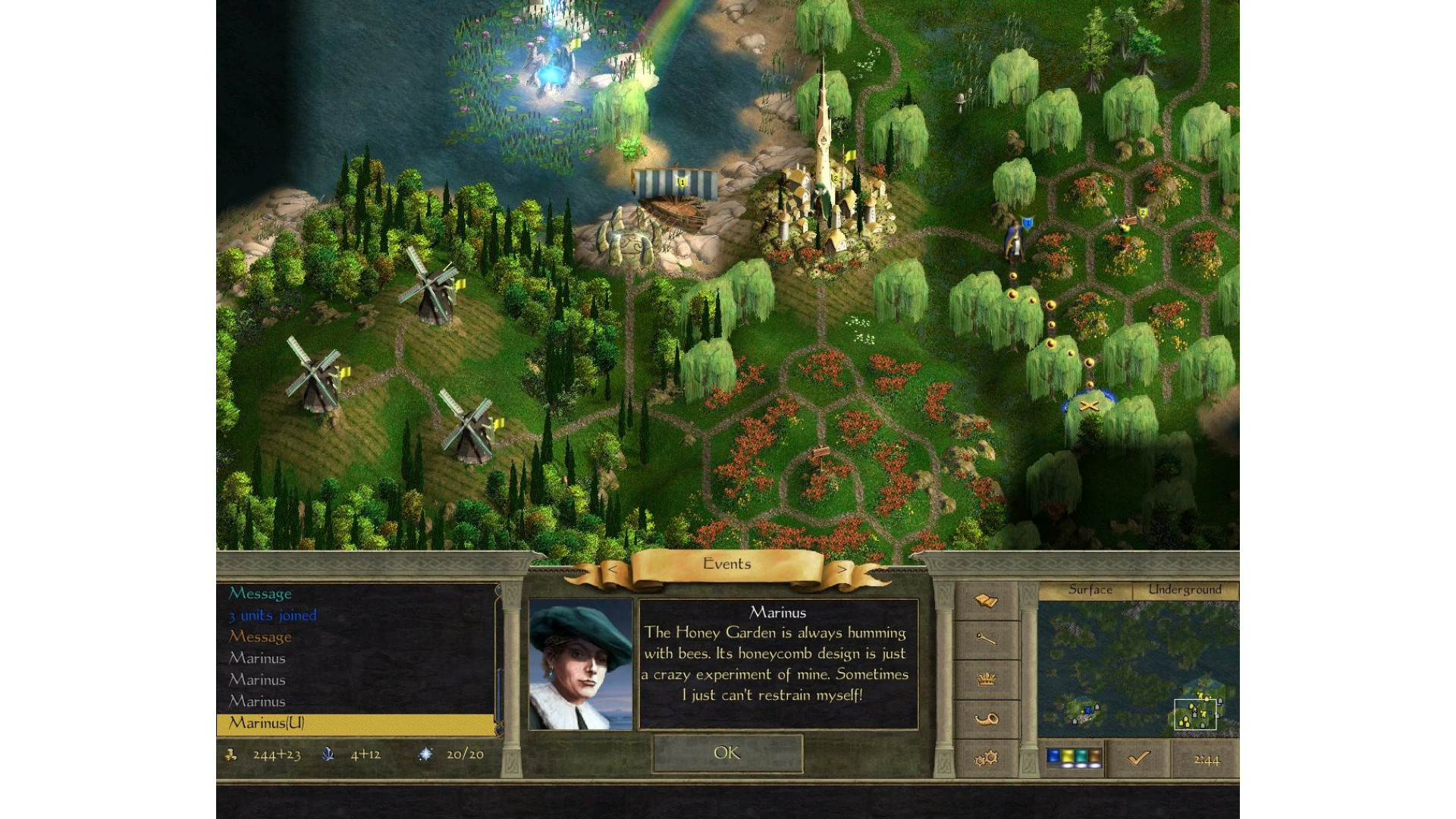Click the golden key icon button
This screenshot has width=1456, height=819.
pos(985,640)
